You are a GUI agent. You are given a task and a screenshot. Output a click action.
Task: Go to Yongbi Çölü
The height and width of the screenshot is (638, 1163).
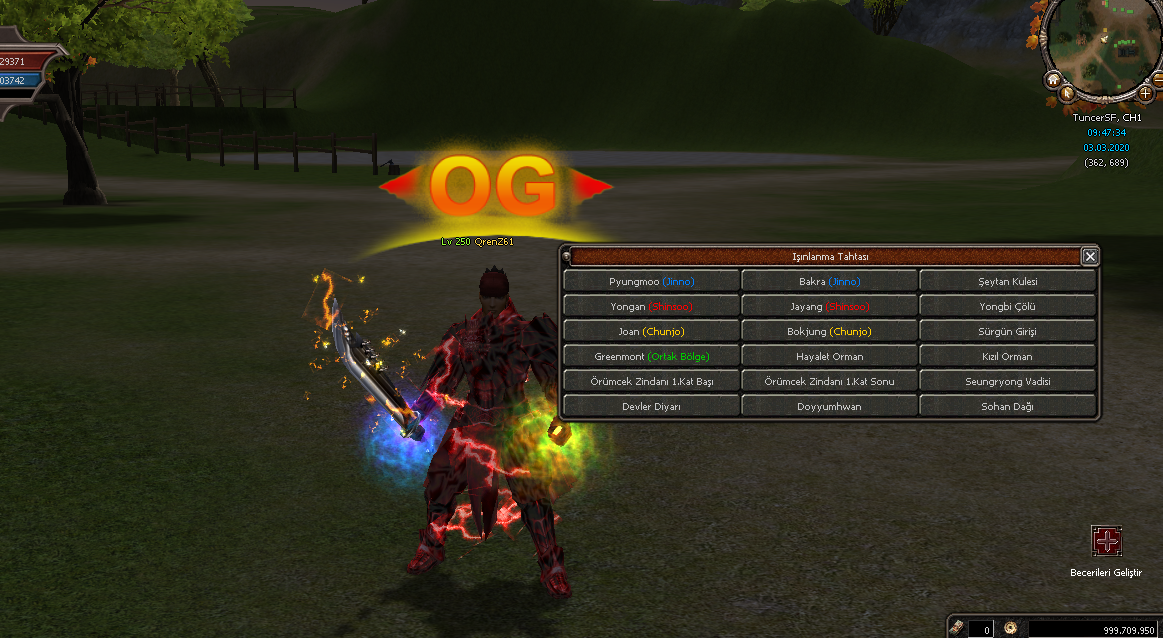click(x=1007, y=306)
